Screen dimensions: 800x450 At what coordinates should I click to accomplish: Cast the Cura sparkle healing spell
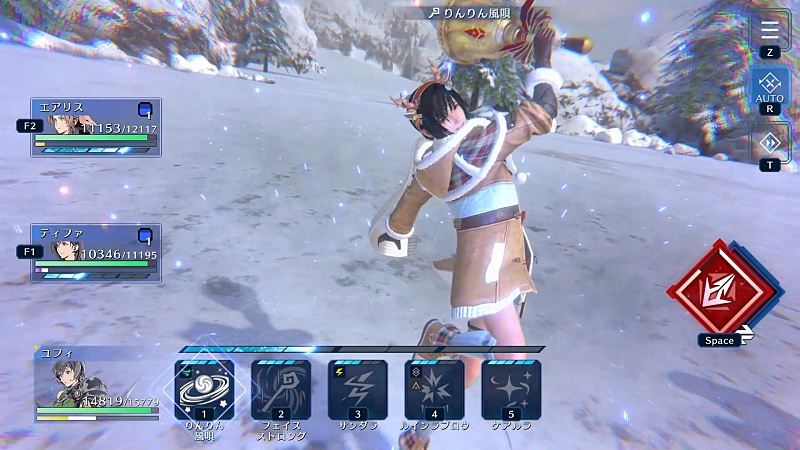click(511, 388)
